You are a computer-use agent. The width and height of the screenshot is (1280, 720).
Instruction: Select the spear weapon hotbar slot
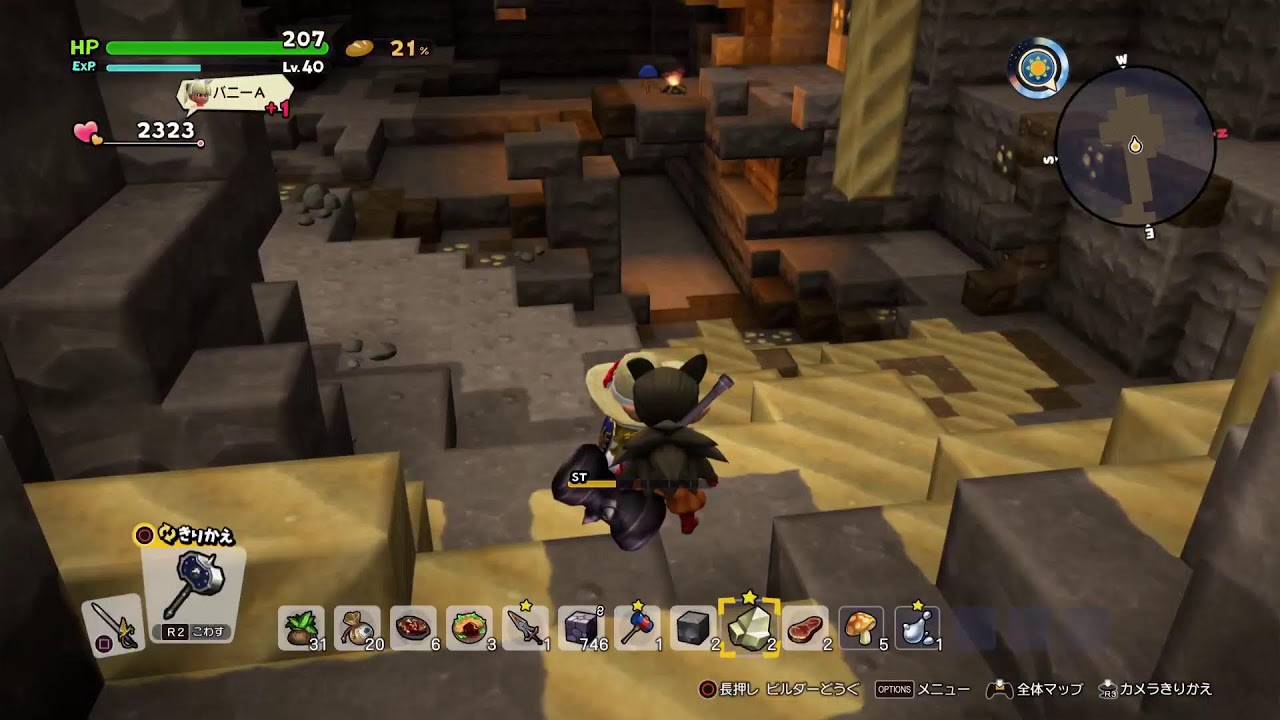click(525, 628)
